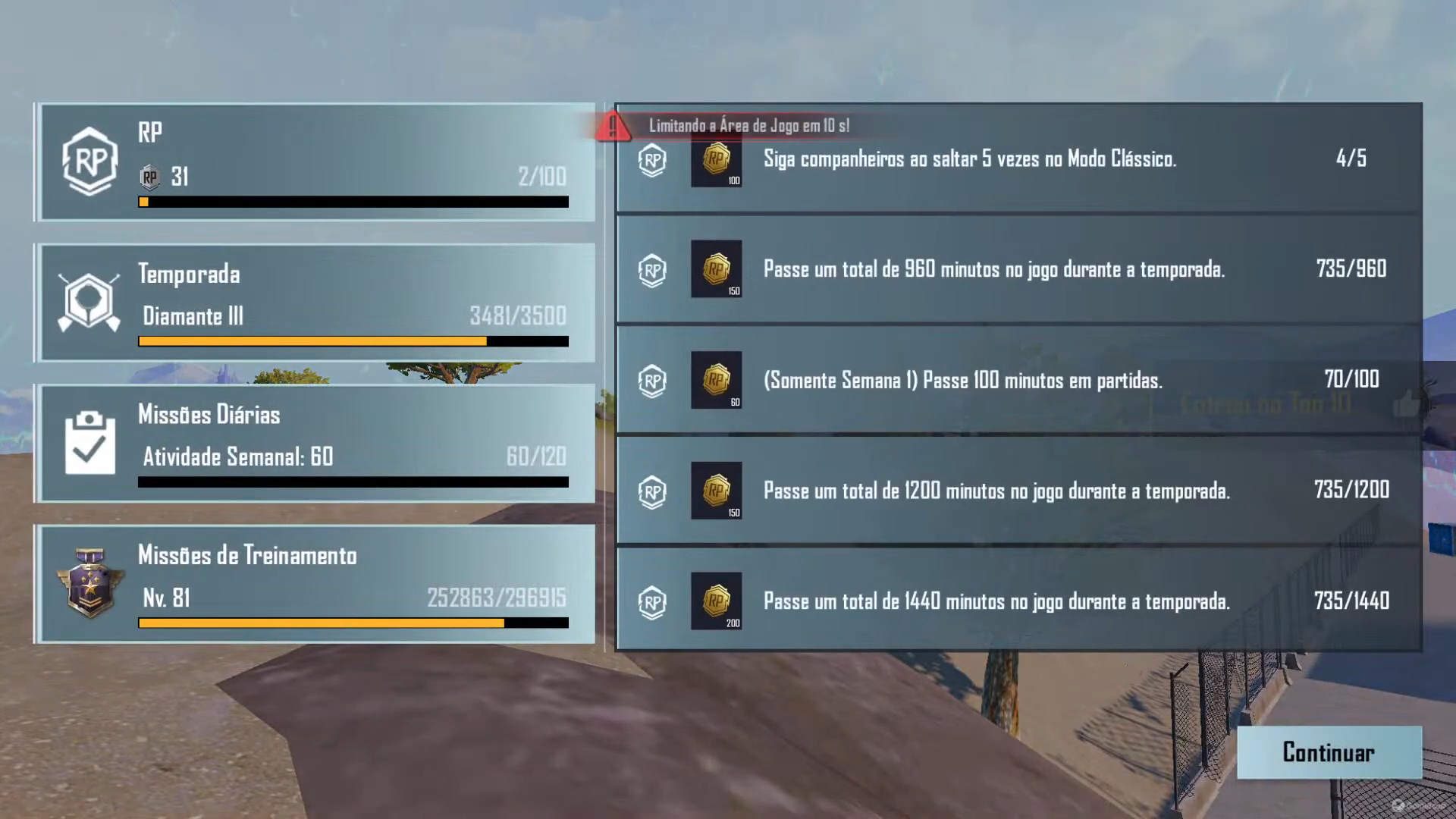Screen dimensions: 1456x819
Task: Click the gold 60 RP coin reward icon
Action: click(x=716, y=381)
